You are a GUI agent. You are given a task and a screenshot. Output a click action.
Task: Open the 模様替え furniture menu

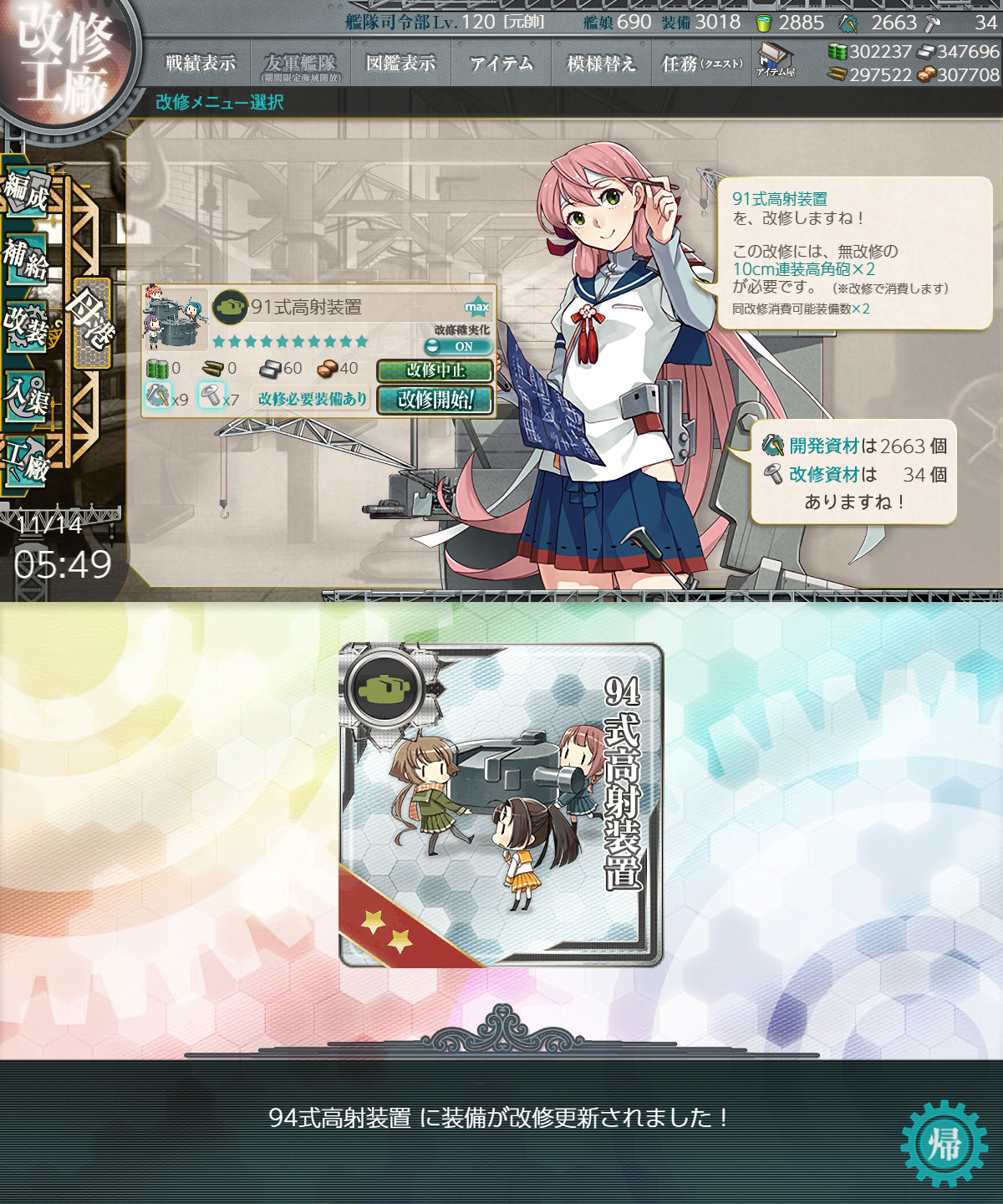click(601, 64)
